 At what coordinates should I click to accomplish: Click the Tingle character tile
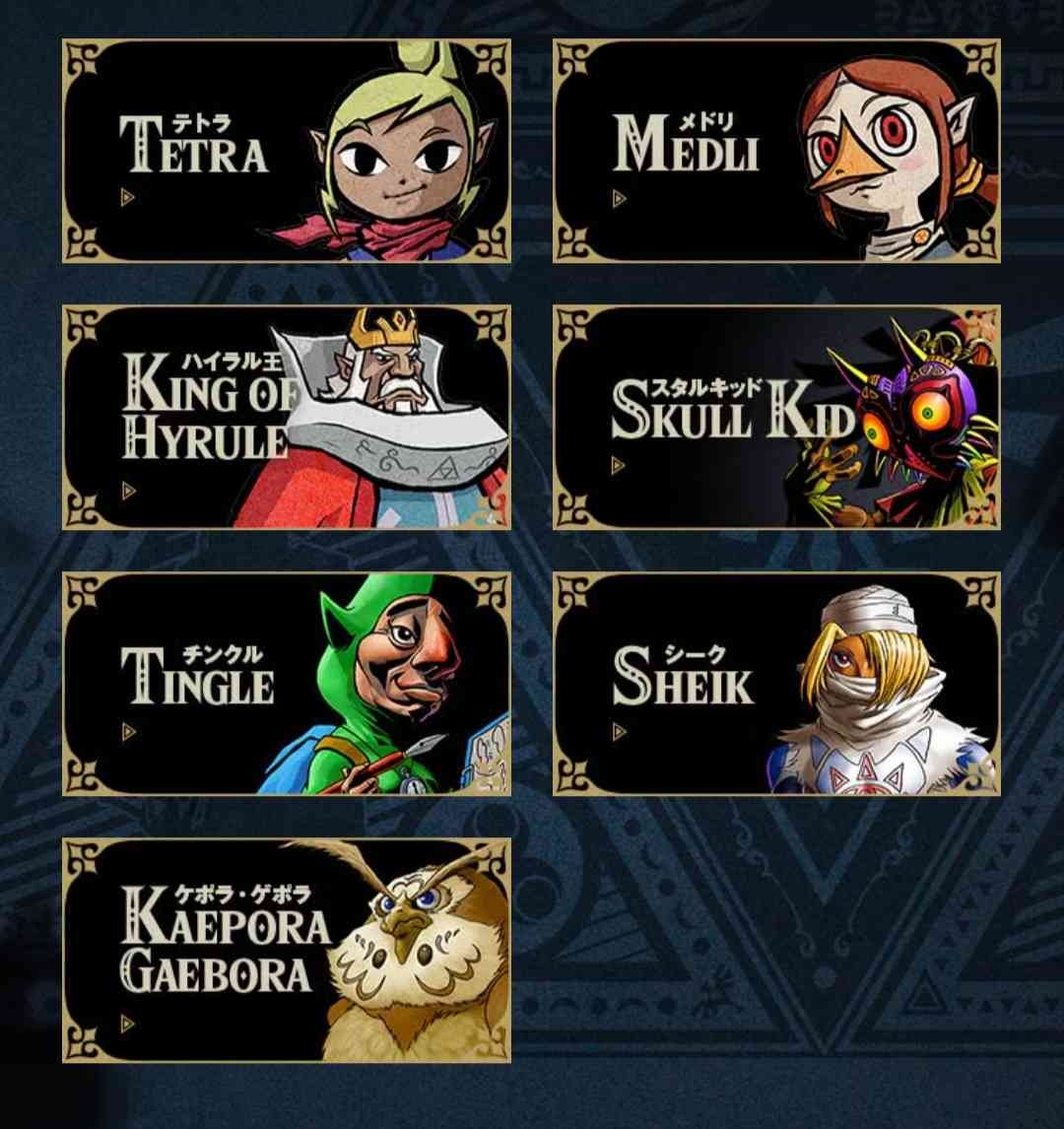[286, 684]
